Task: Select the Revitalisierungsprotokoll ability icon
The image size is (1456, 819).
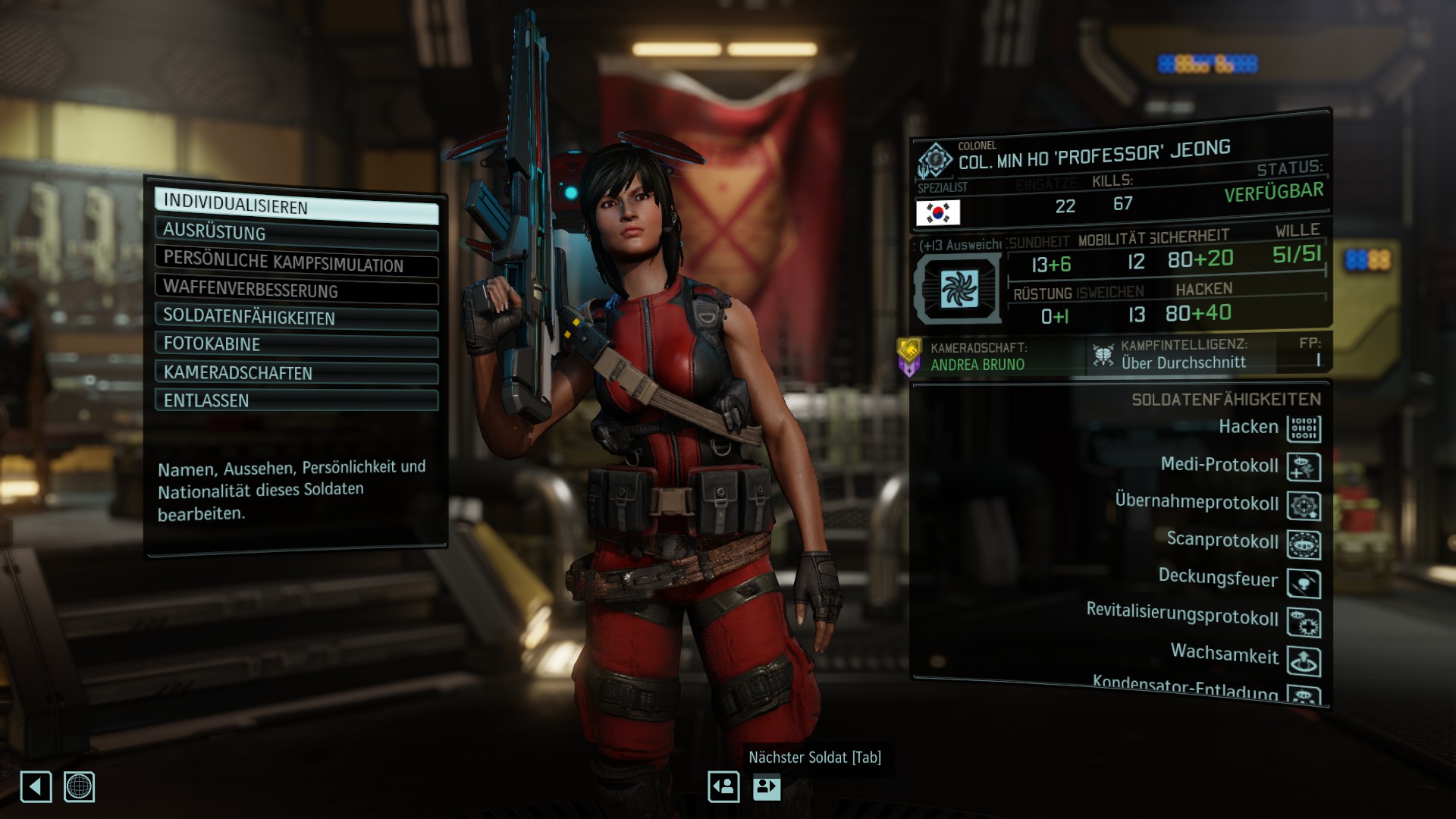Action: point(1304,623)
